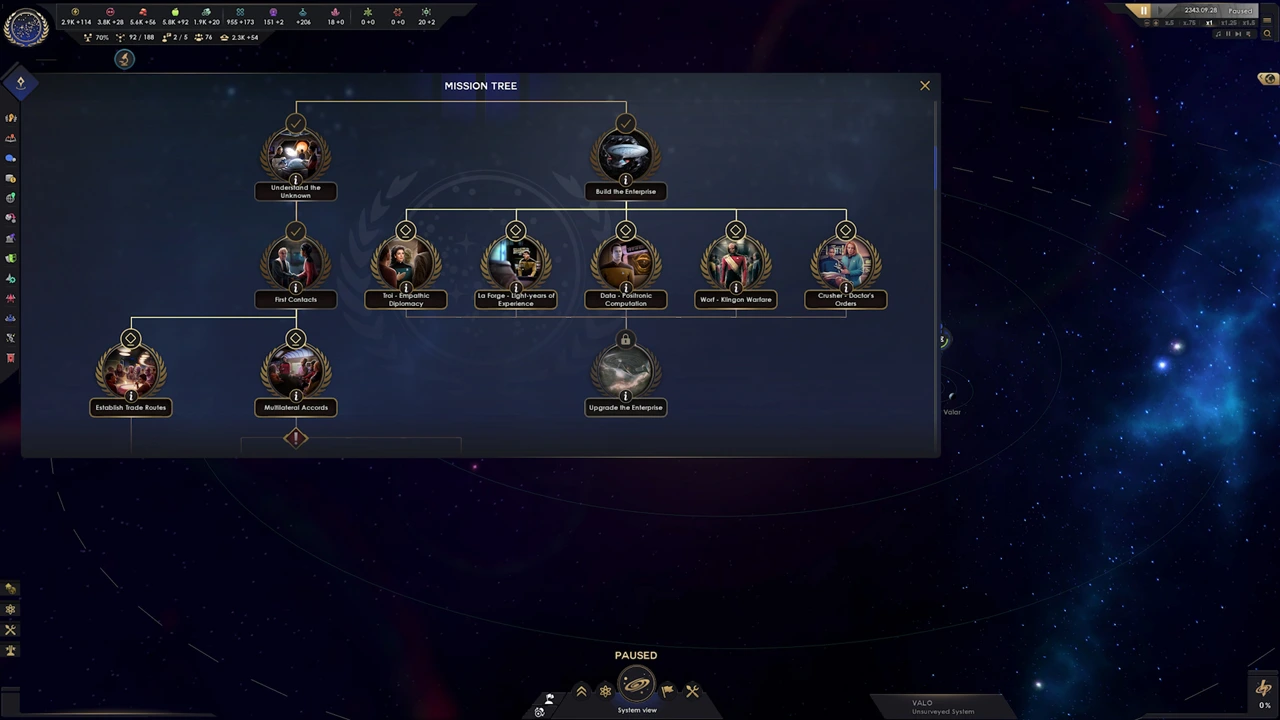Click the white projector icon near bottom toolbar

549,698
